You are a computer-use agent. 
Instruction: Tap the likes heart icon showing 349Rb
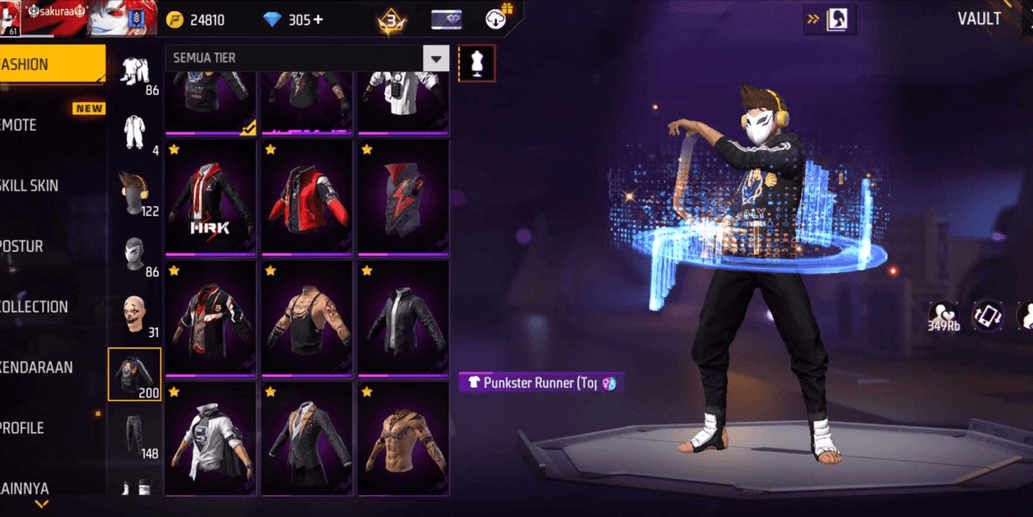[x=942, y=316]
